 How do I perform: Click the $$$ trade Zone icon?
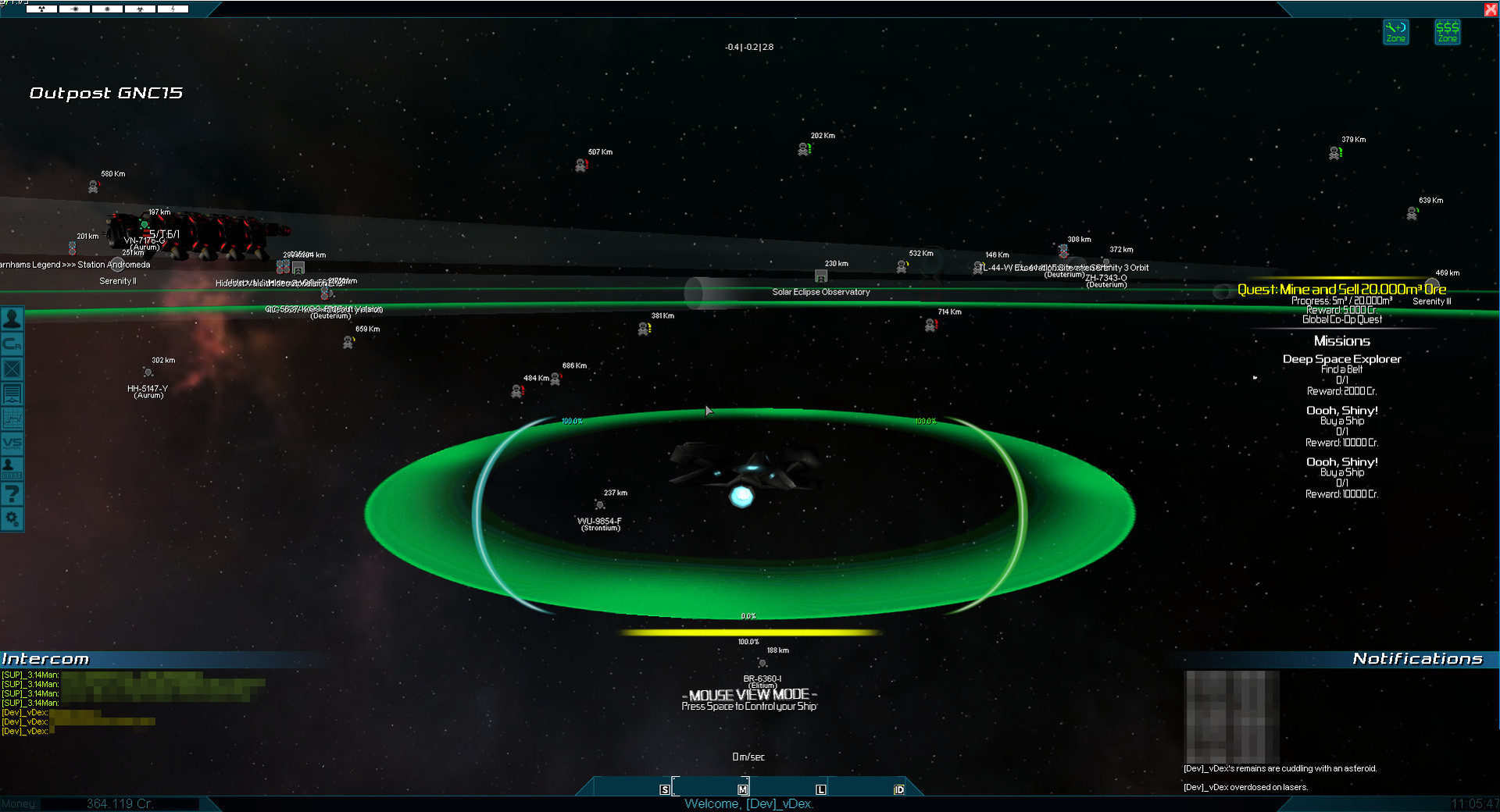(1448, 32)
